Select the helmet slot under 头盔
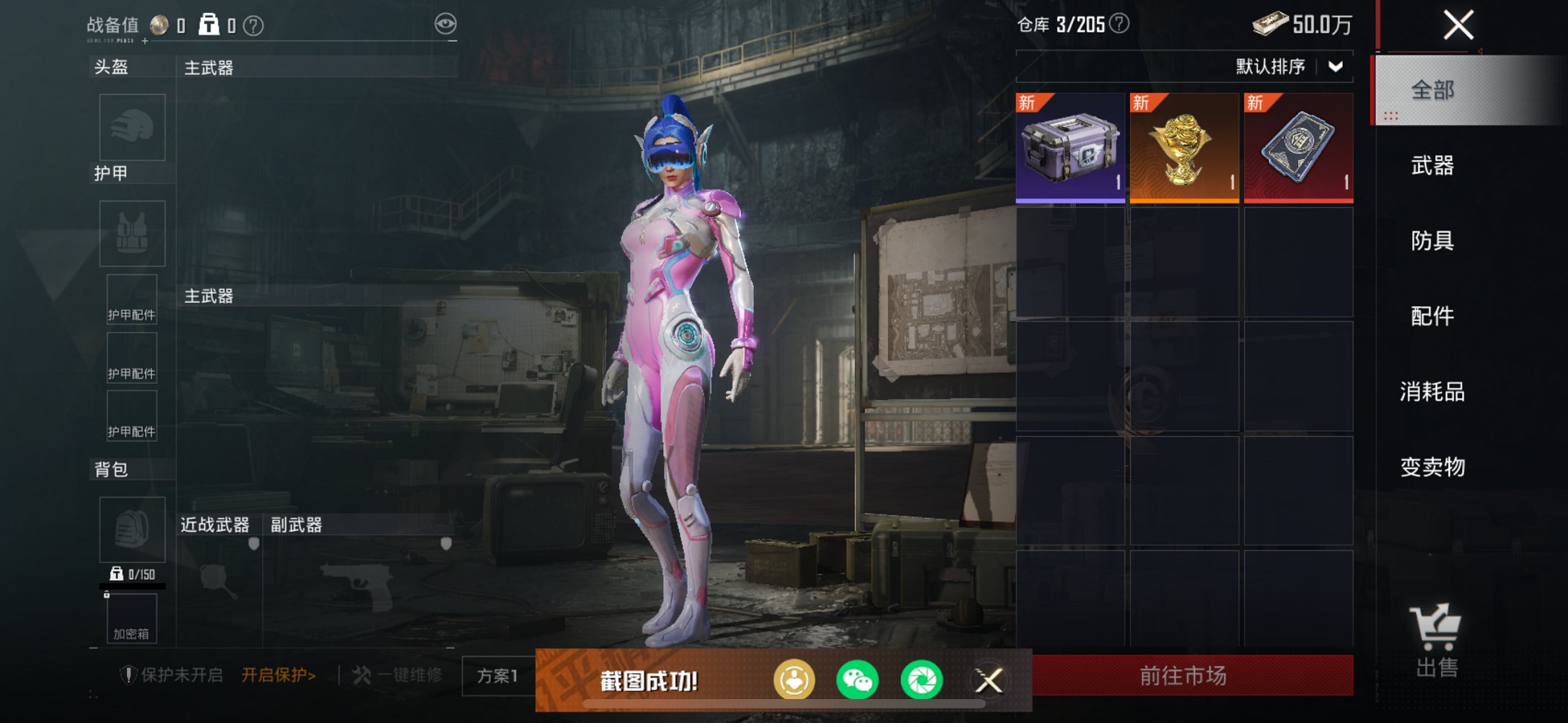Viewport: 1568px width, 723px height. (x=132, y=127)
